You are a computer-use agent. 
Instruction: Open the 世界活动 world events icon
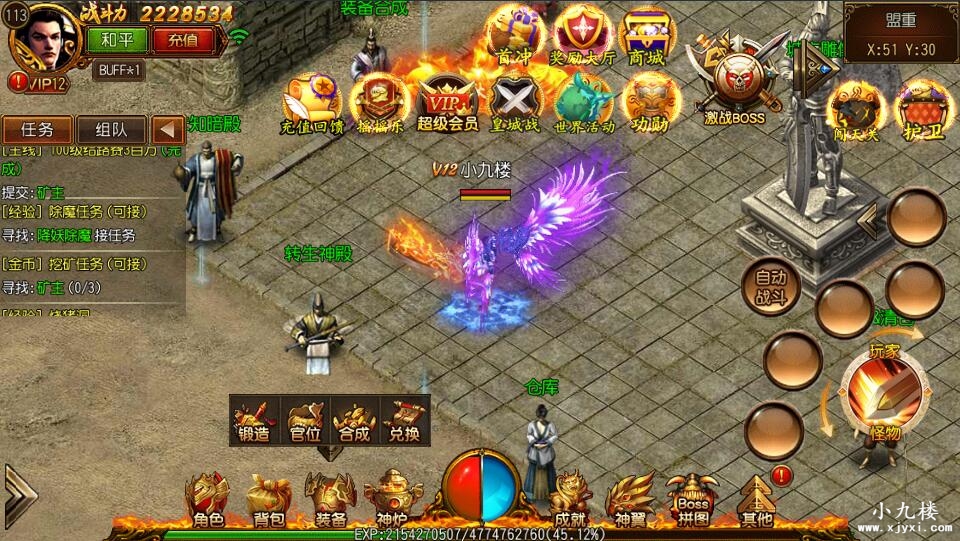[583, 104]
